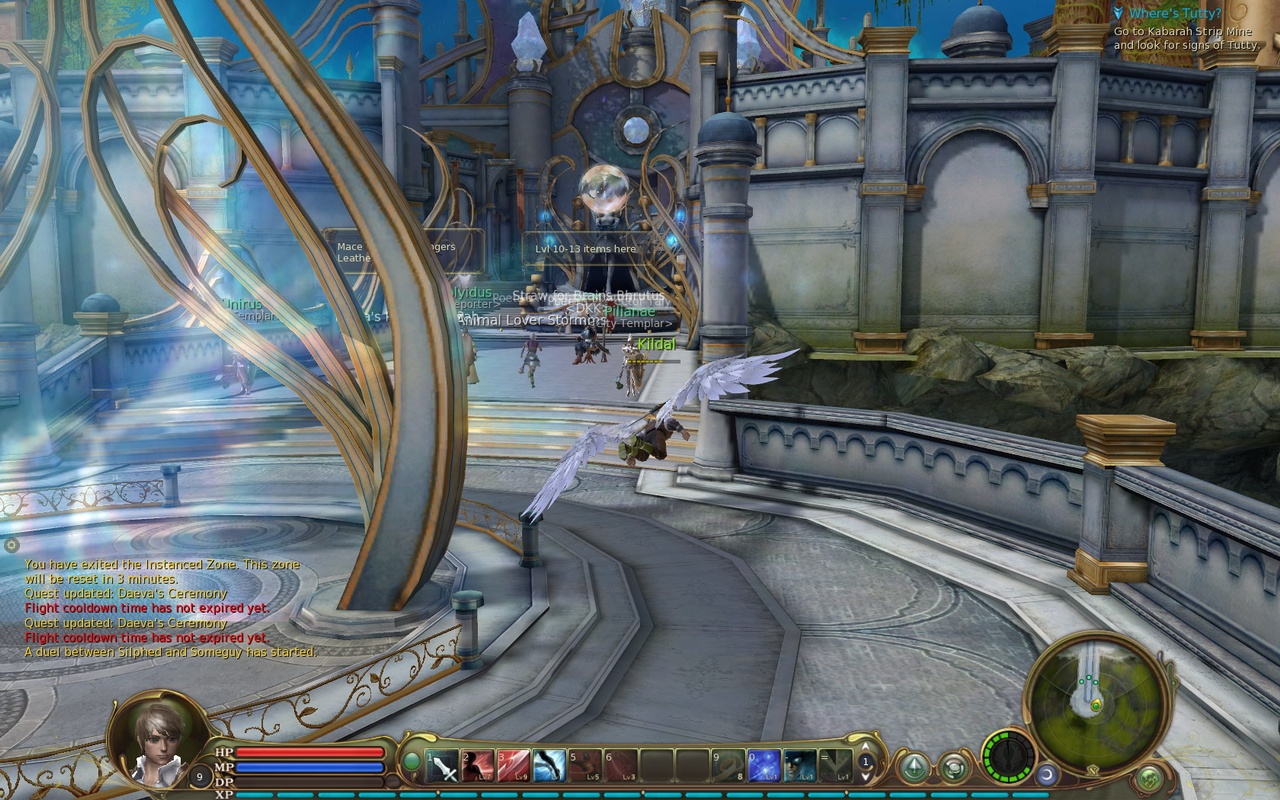The width and height of the screenshot is (1280, 800).
Task: Click the moon day-night indicator icon
Action: 1046,775
